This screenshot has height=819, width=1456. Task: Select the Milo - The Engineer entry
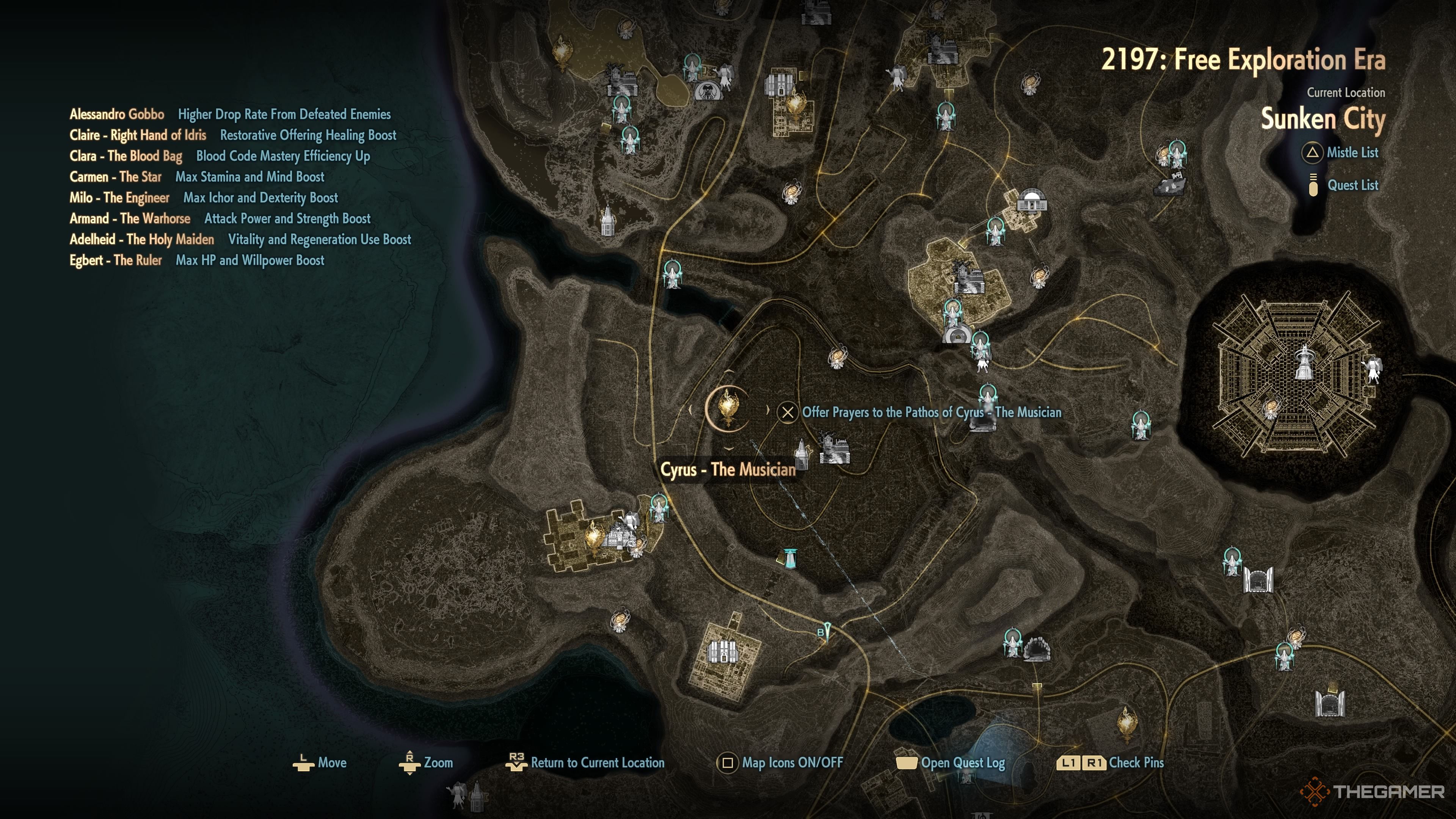[x=119, y=198]
